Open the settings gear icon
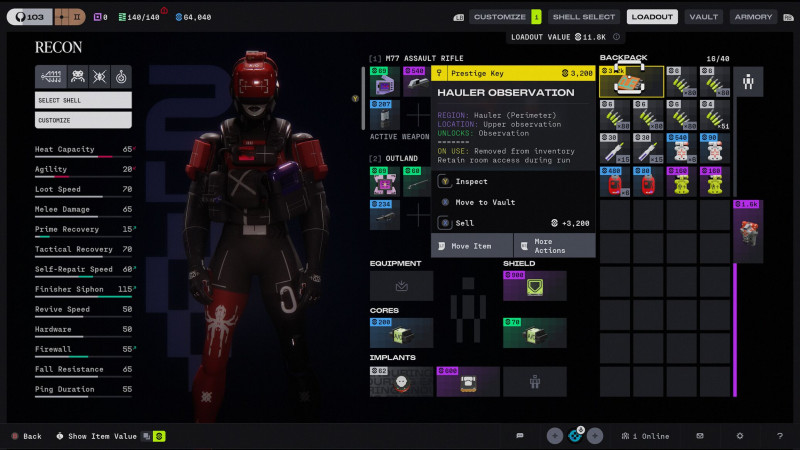 pyautogui.click(x=740, y=436)
